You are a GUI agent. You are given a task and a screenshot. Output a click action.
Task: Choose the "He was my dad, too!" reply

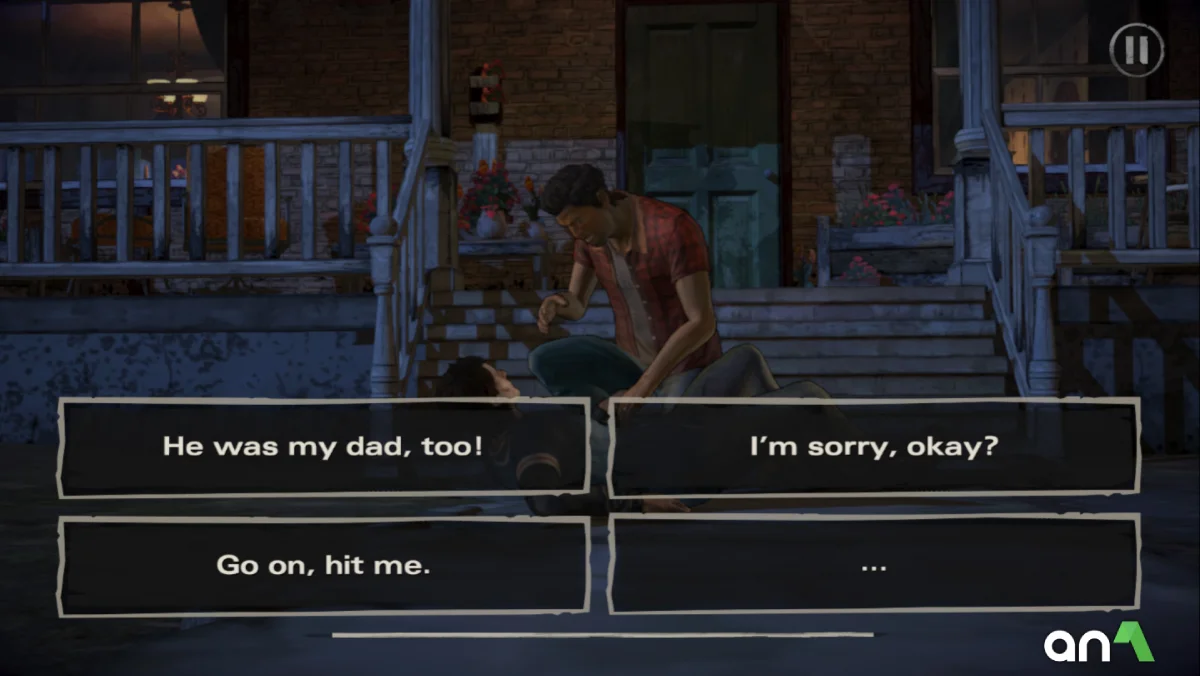point(323,447)
